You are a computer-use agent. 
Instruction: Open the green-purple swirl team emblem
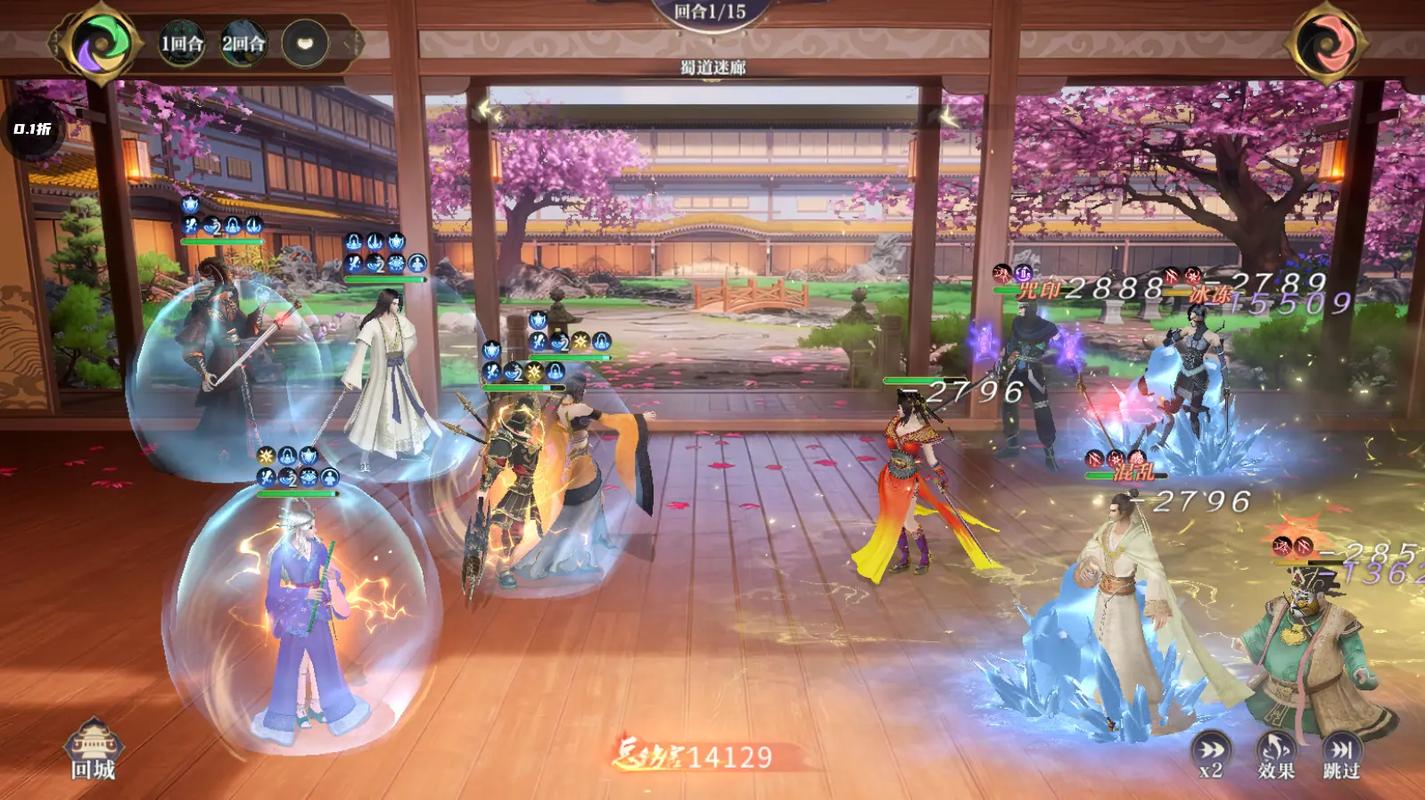[x=96, y=42]
